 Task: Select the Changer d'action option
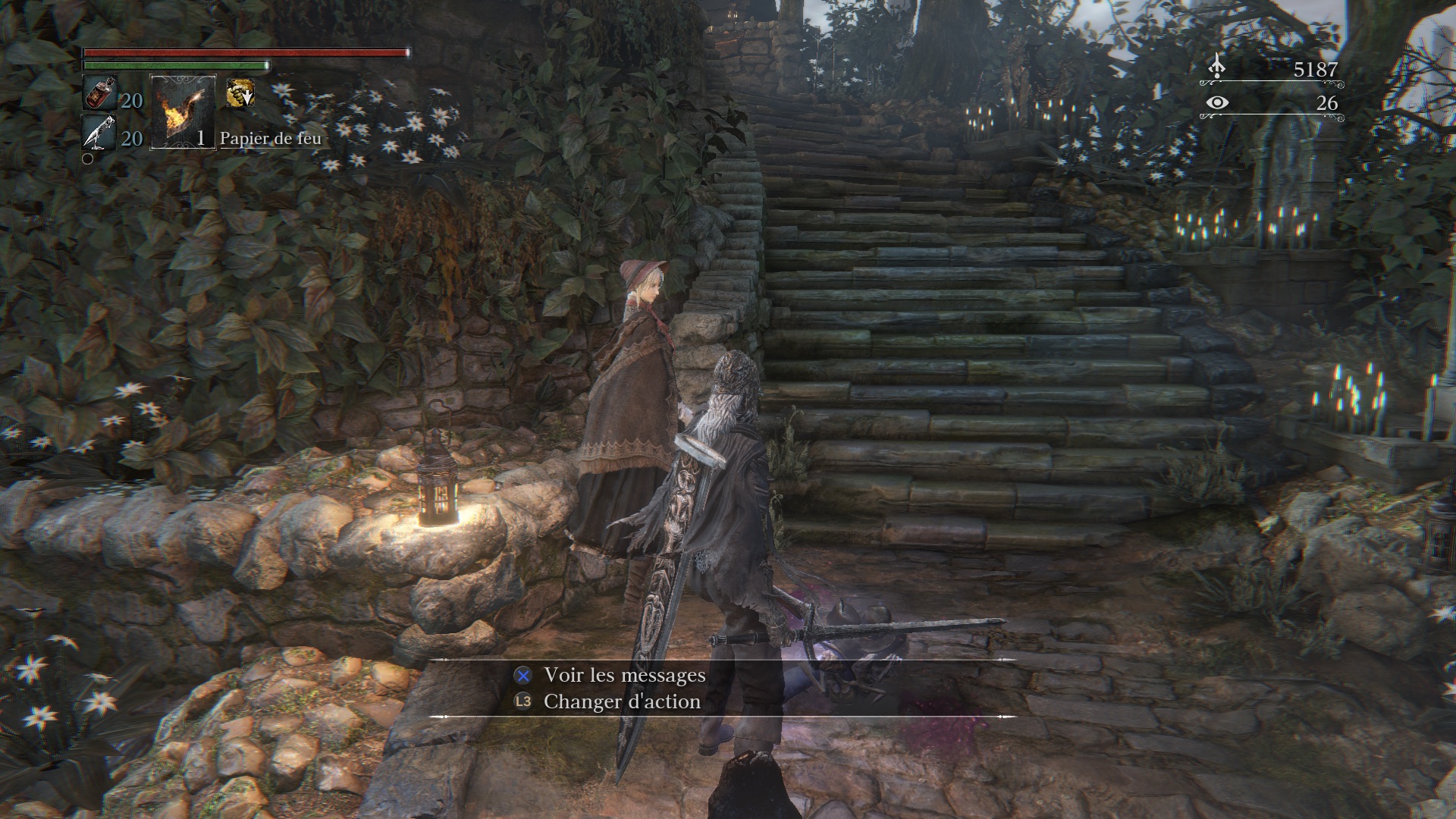(x=621, y=701)
